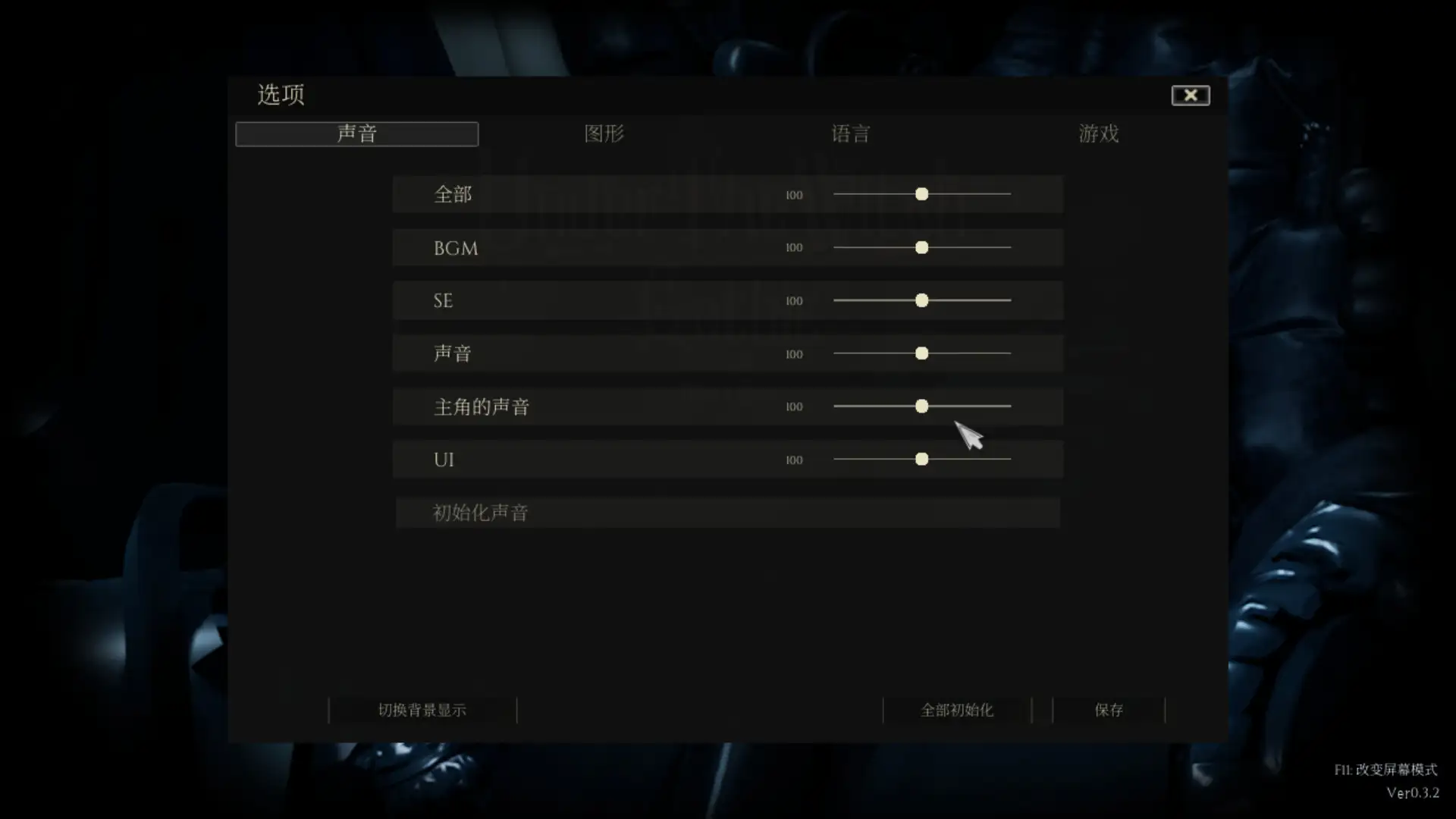Switch to the 图形 tab
The image size is (1456, 819).
pos(604,133)
